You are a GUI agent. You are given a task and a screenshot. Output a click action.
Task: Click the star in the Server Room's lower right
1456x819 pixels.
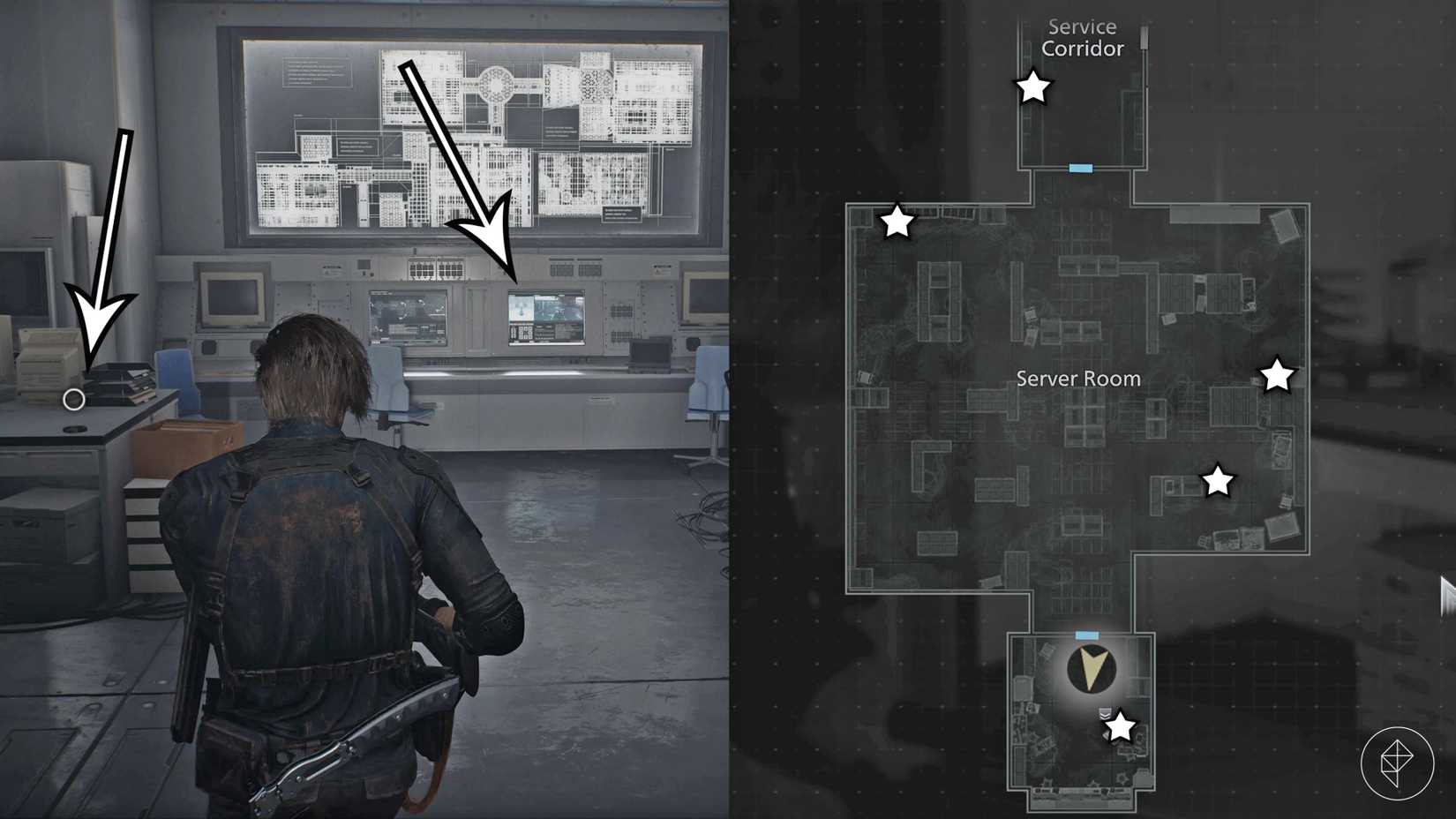coord(1219,481)
